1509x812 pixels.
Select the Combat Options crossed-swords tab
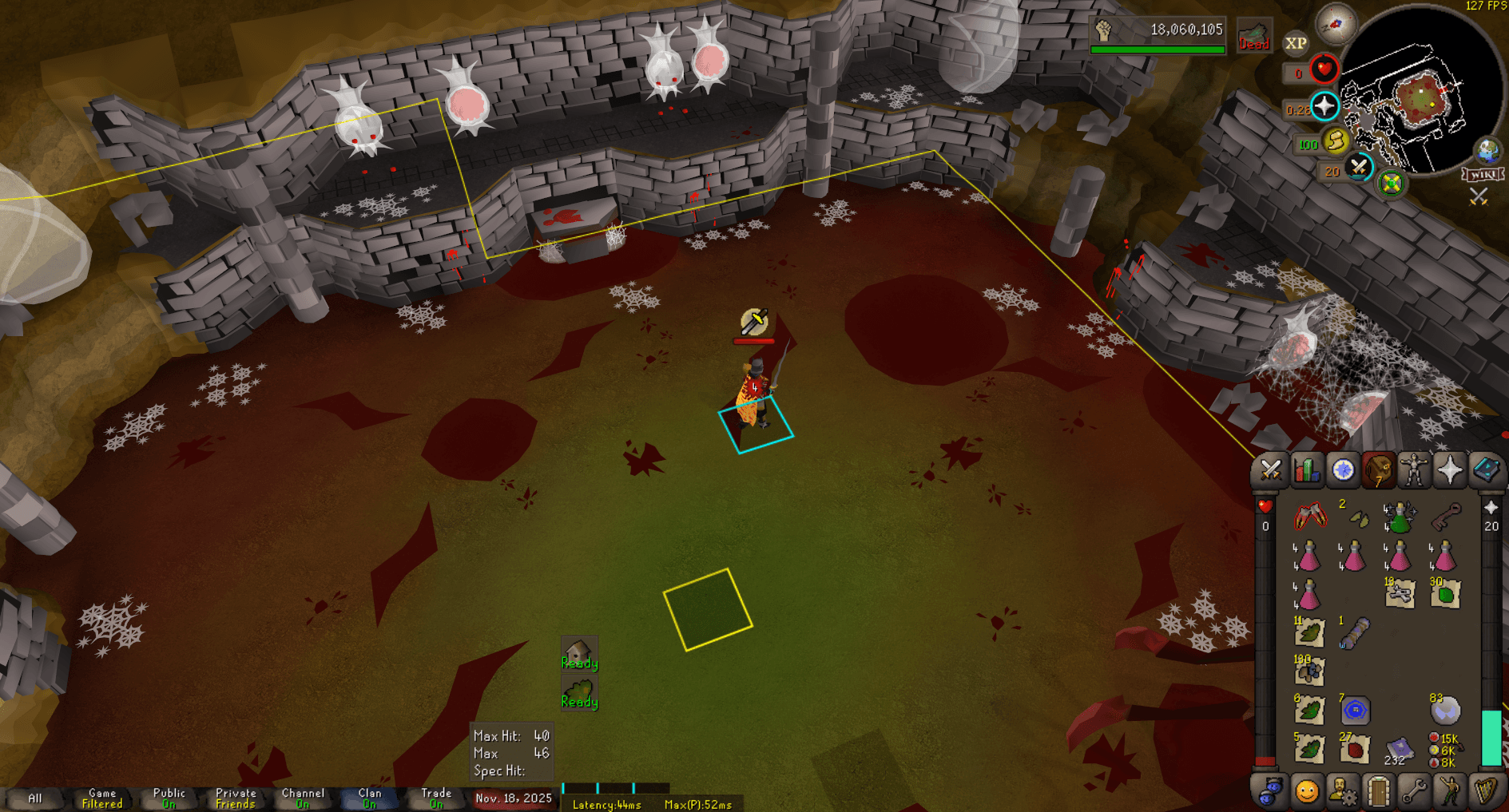[1269, 471]
